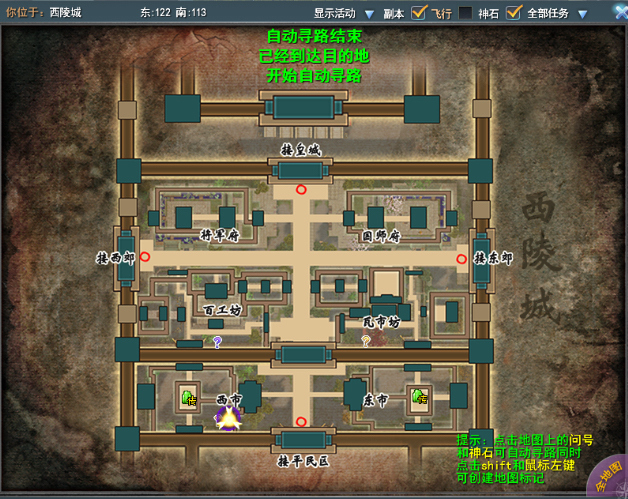The image size is (628, 499).
Task: Select the green stone marker in 西市
Action: [x=187, y=398]
